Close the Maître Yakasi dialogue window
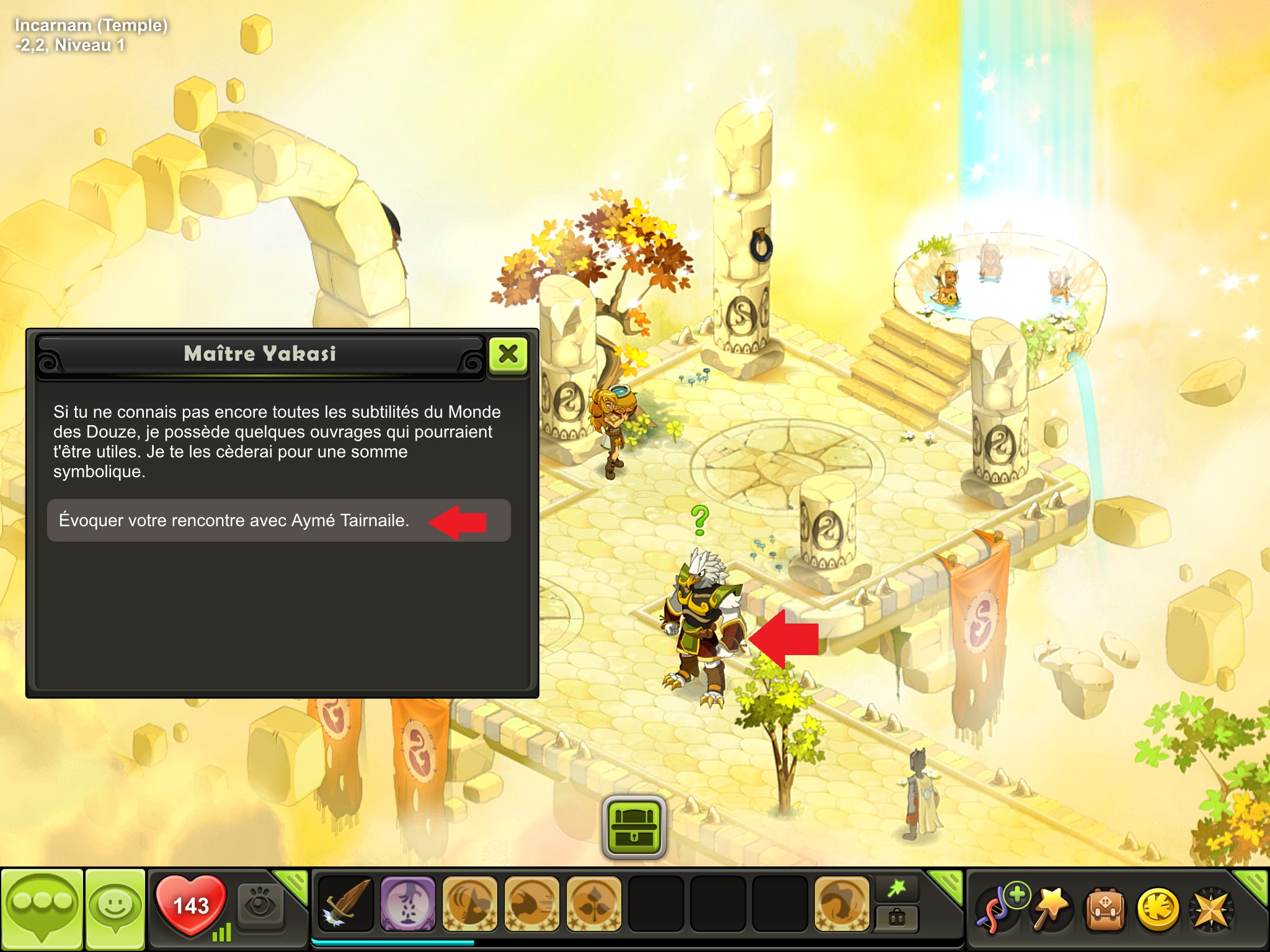Viewport: 1270px width, 952px height. [508, 355]
